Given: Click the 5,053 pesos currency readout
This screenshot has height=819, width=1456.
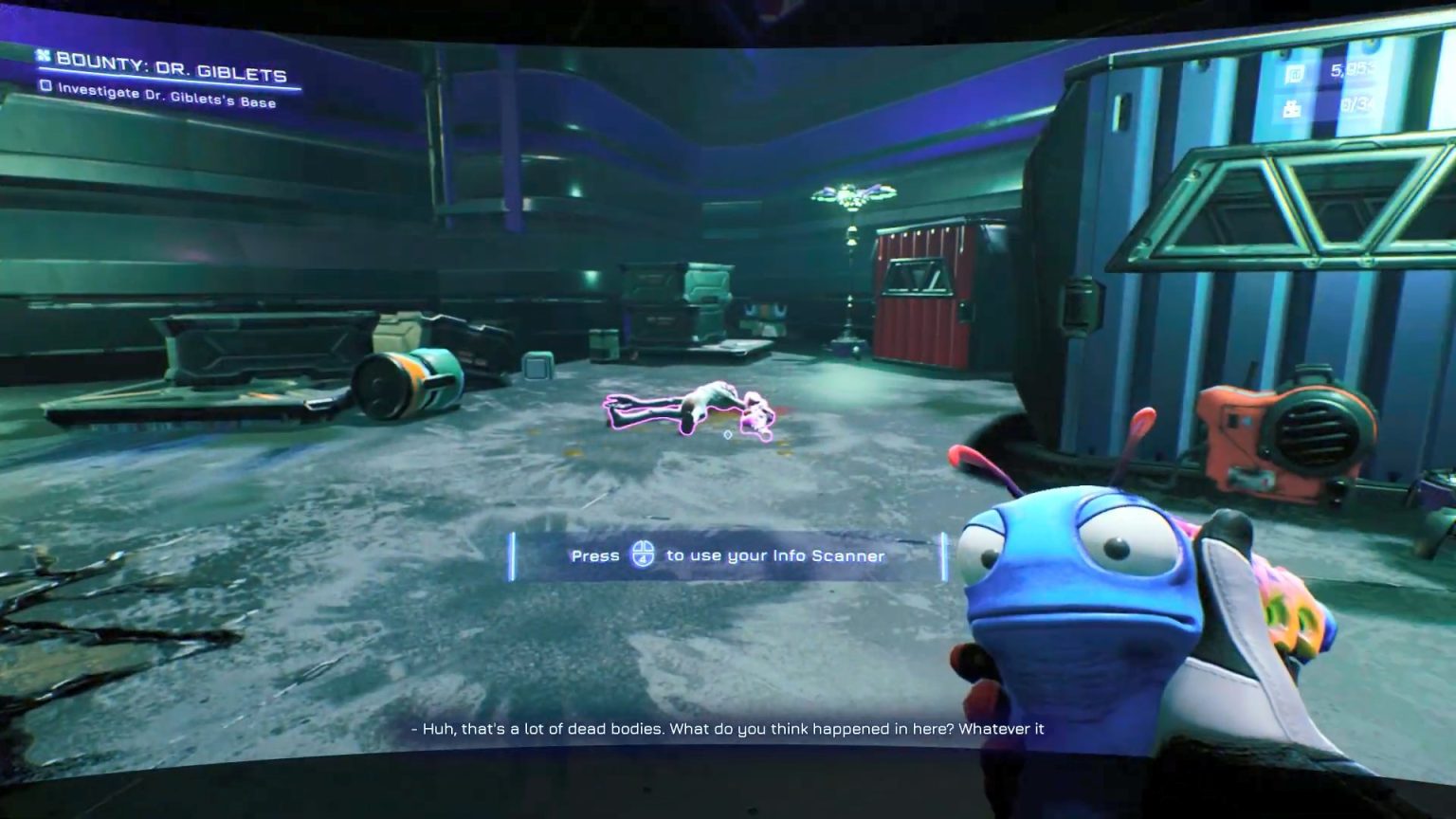Looking at the screenshot, I should (x=1351, y=70).
